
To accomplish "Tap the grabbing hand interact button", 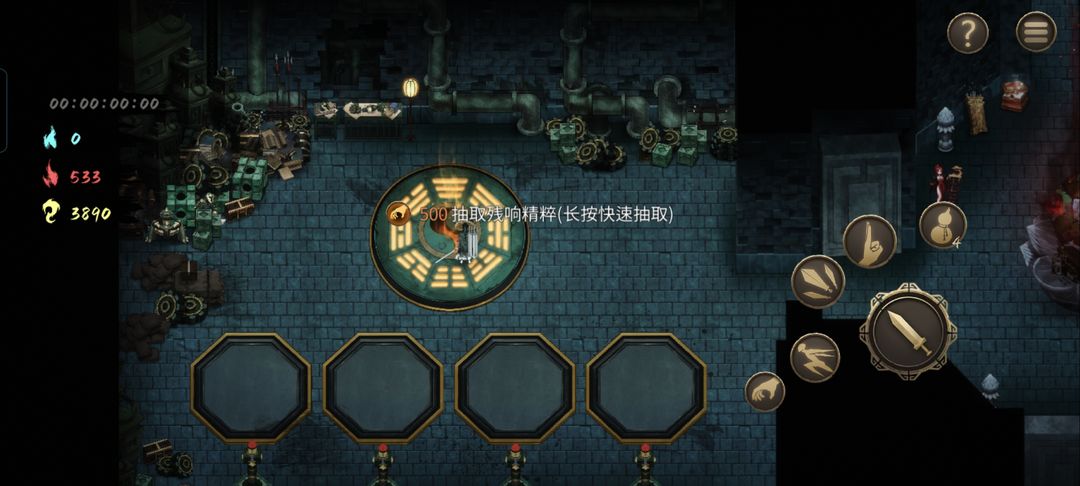I will coord(765,391).
